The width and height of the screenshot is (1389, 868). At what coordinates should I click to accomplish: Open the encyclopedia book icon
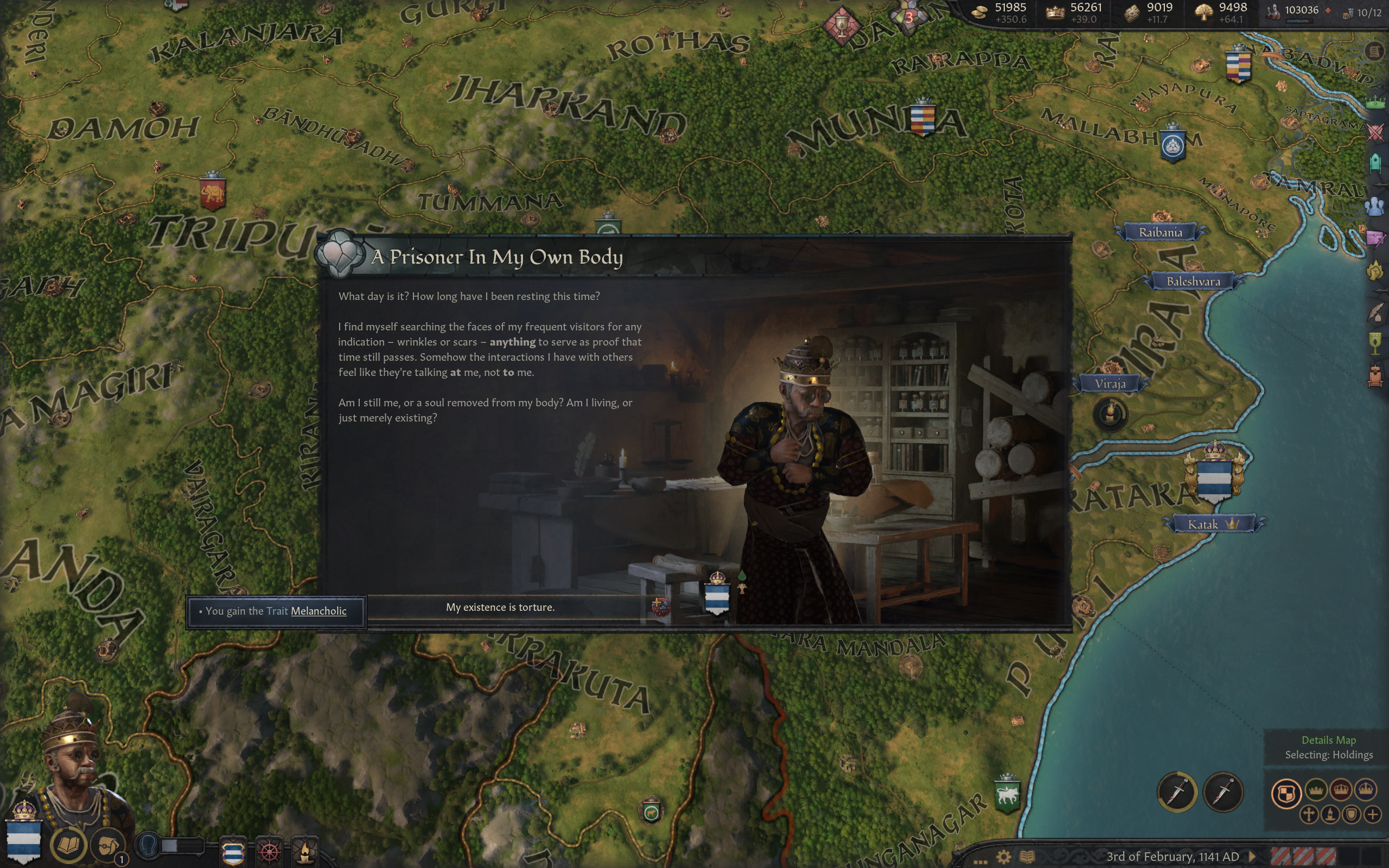coord(1027,857)
